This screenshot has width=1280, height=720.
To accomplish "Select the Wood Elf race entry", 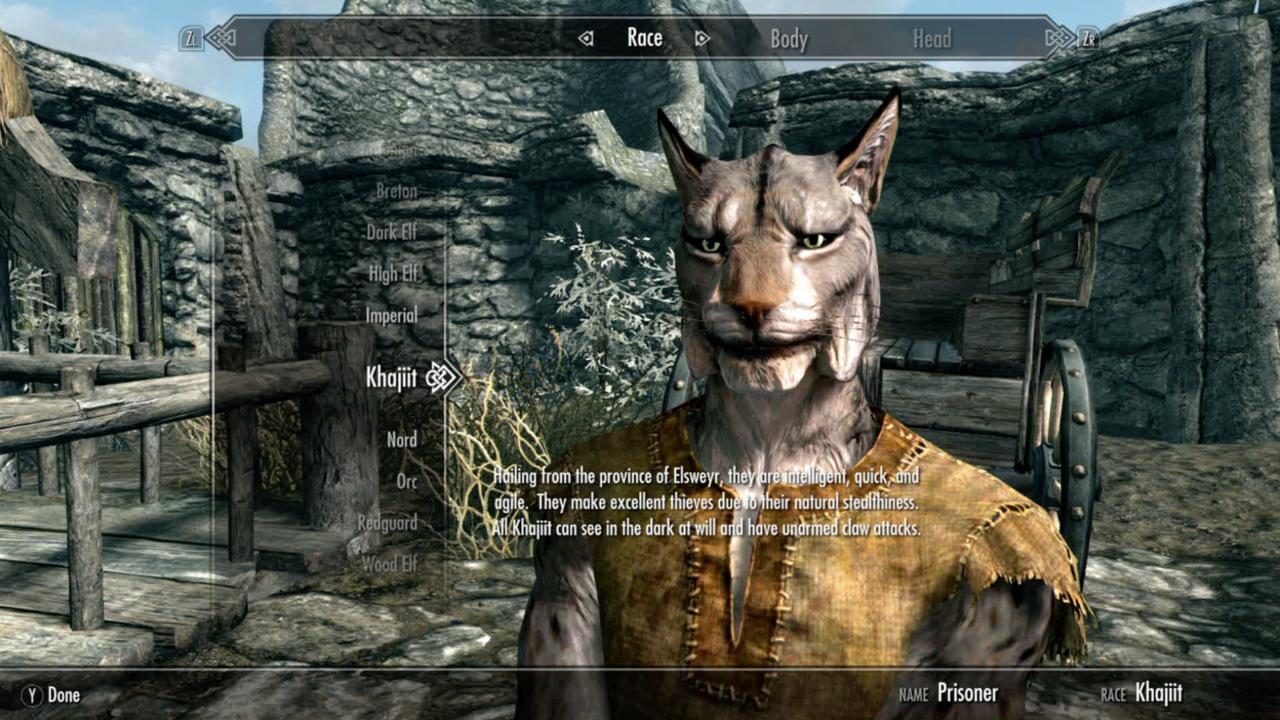I will click(x=388, y=563).
